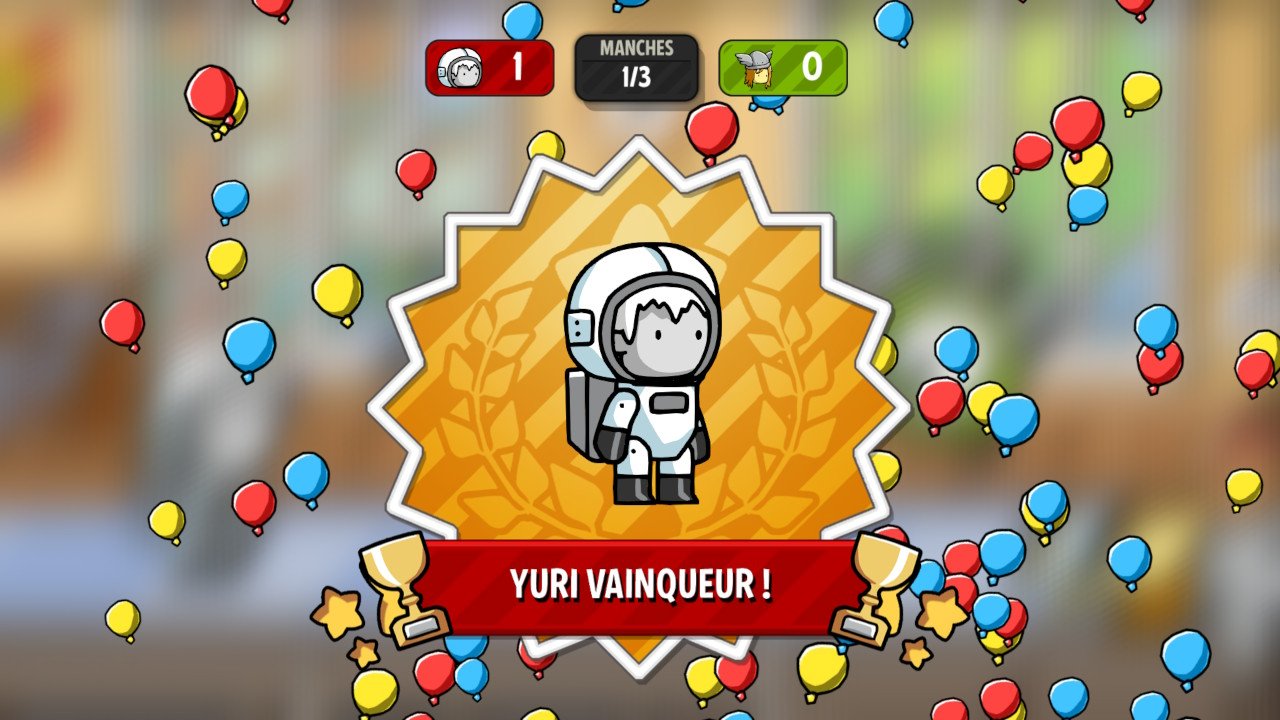Expand the MANCHES 1/3 panel

[637, 64]
